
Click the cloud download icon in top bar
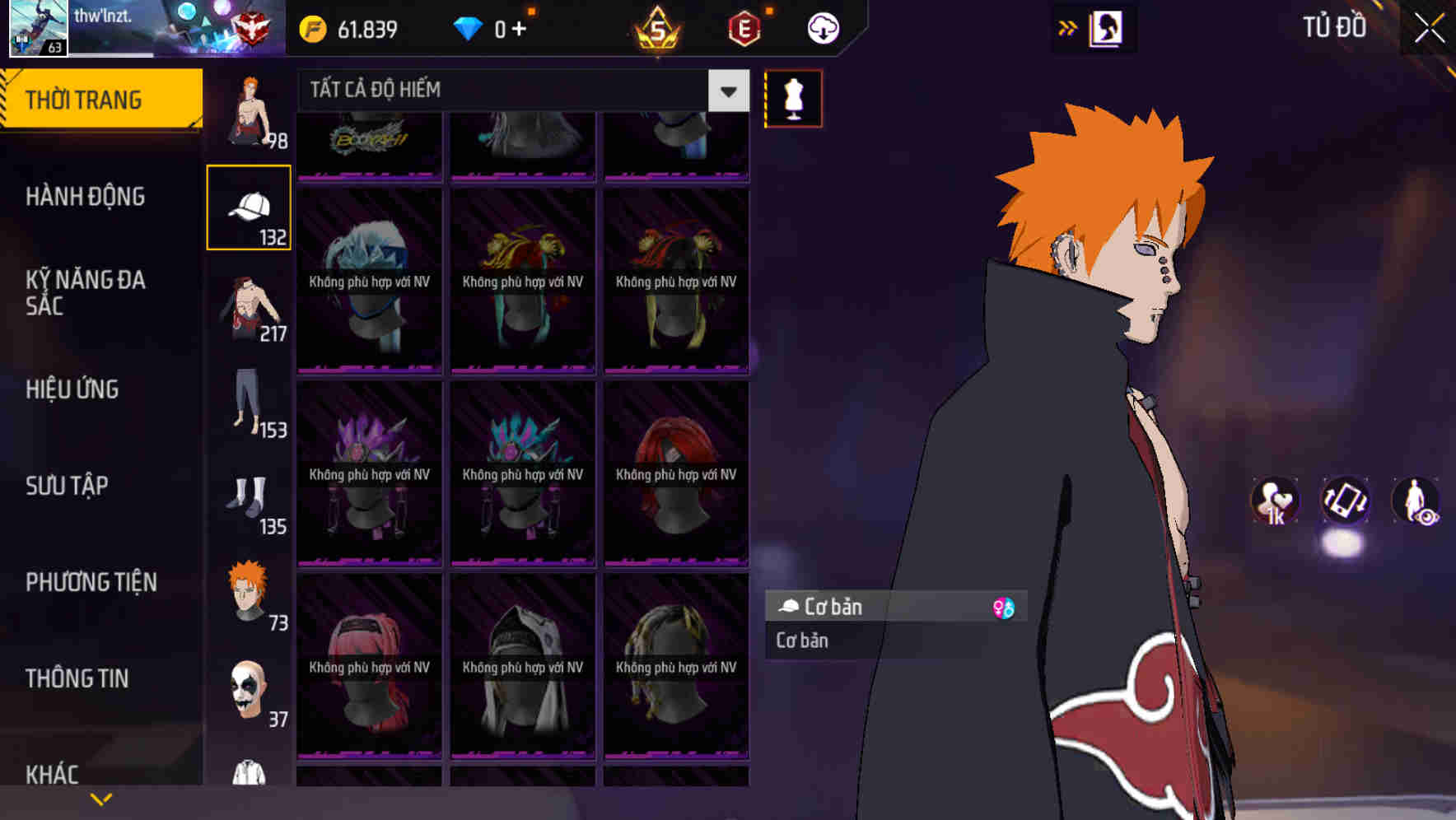click(821, 27)
